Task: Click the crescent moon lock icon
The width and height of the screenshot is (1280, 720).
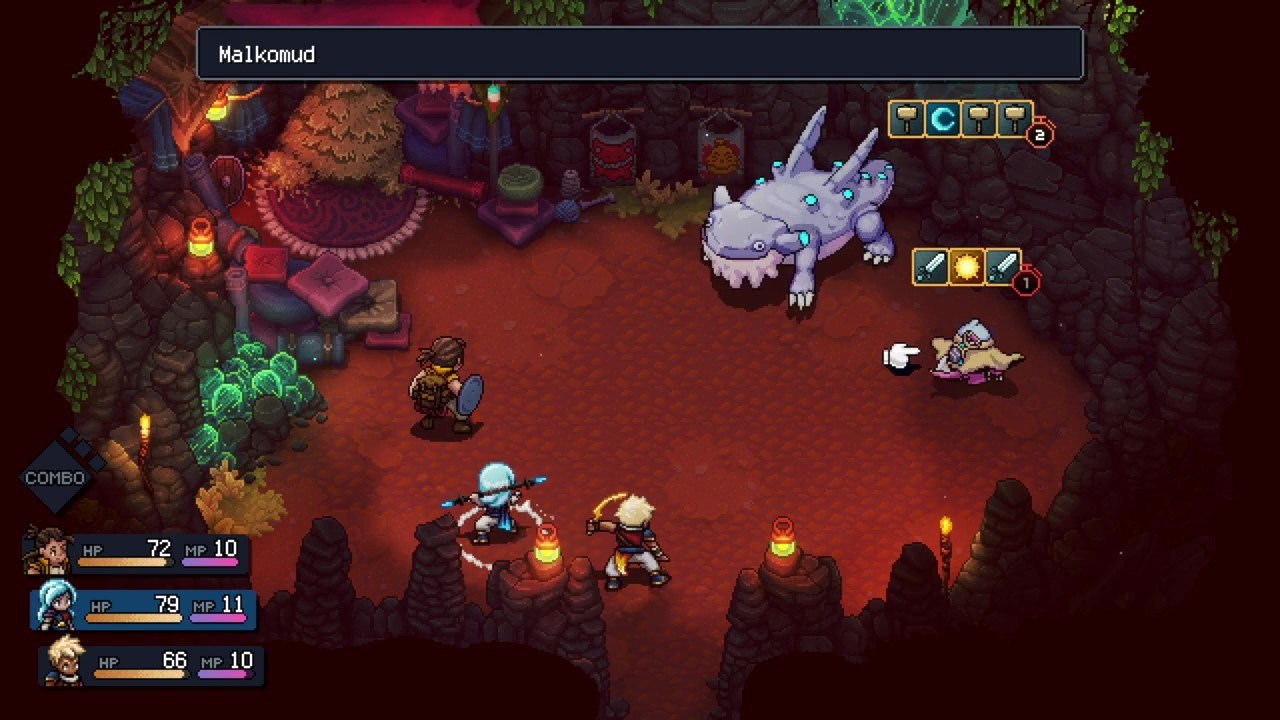Action: click(941, 120)
